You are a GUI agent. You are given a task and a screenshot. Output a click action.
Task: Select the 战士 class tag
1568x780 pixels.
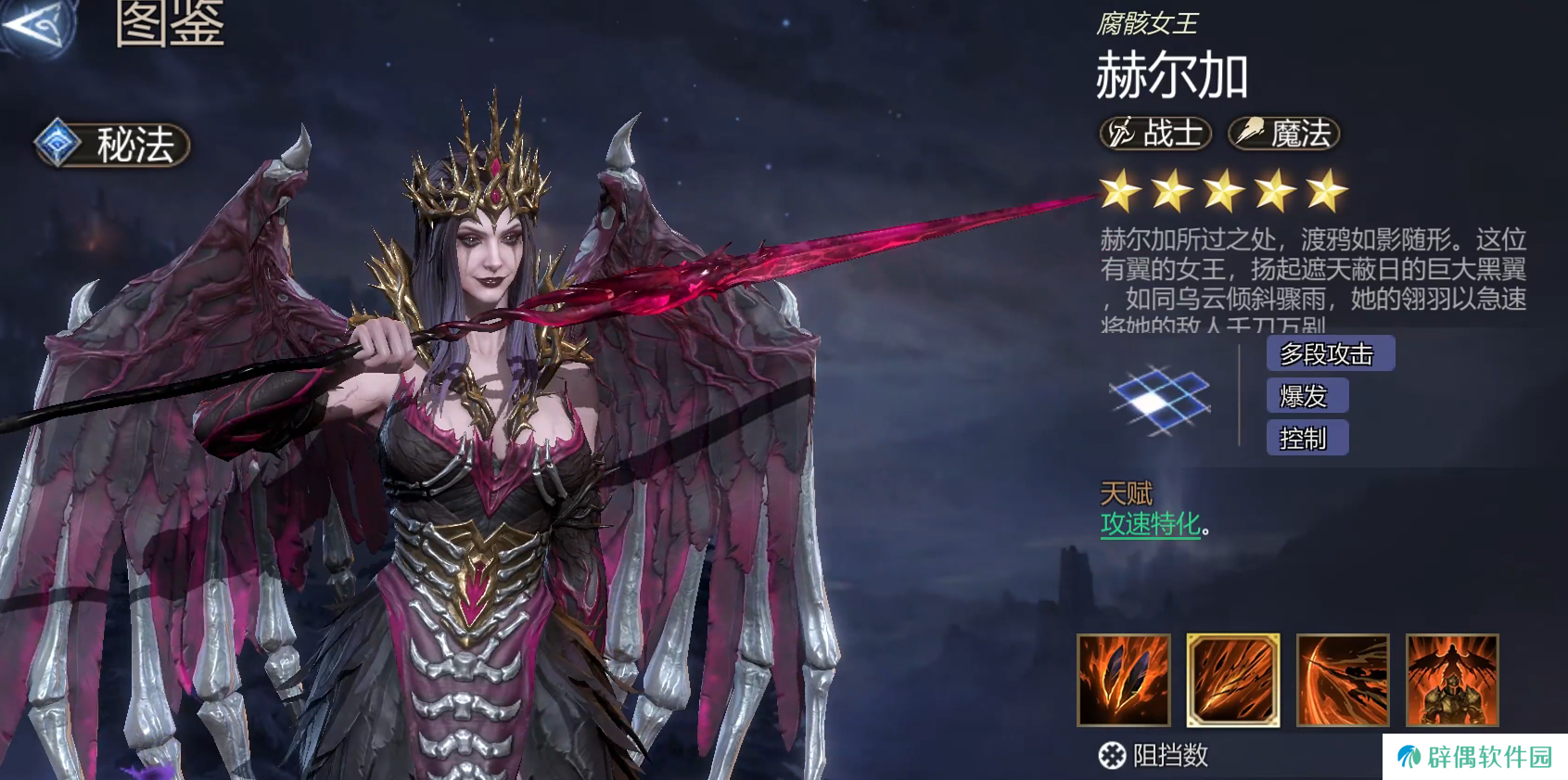point(1156,134)
